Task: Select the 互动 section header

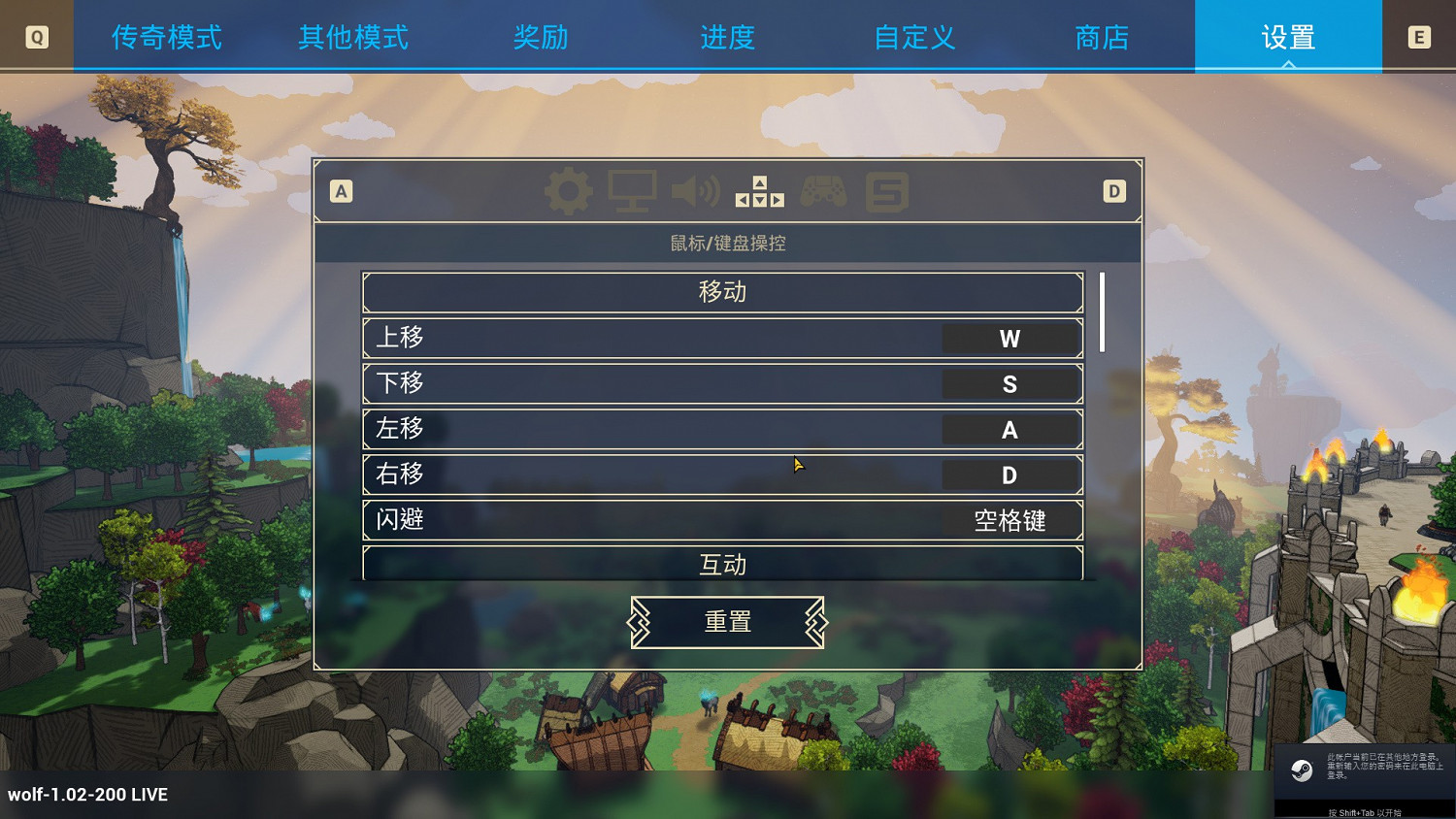Action: [721, 564]
